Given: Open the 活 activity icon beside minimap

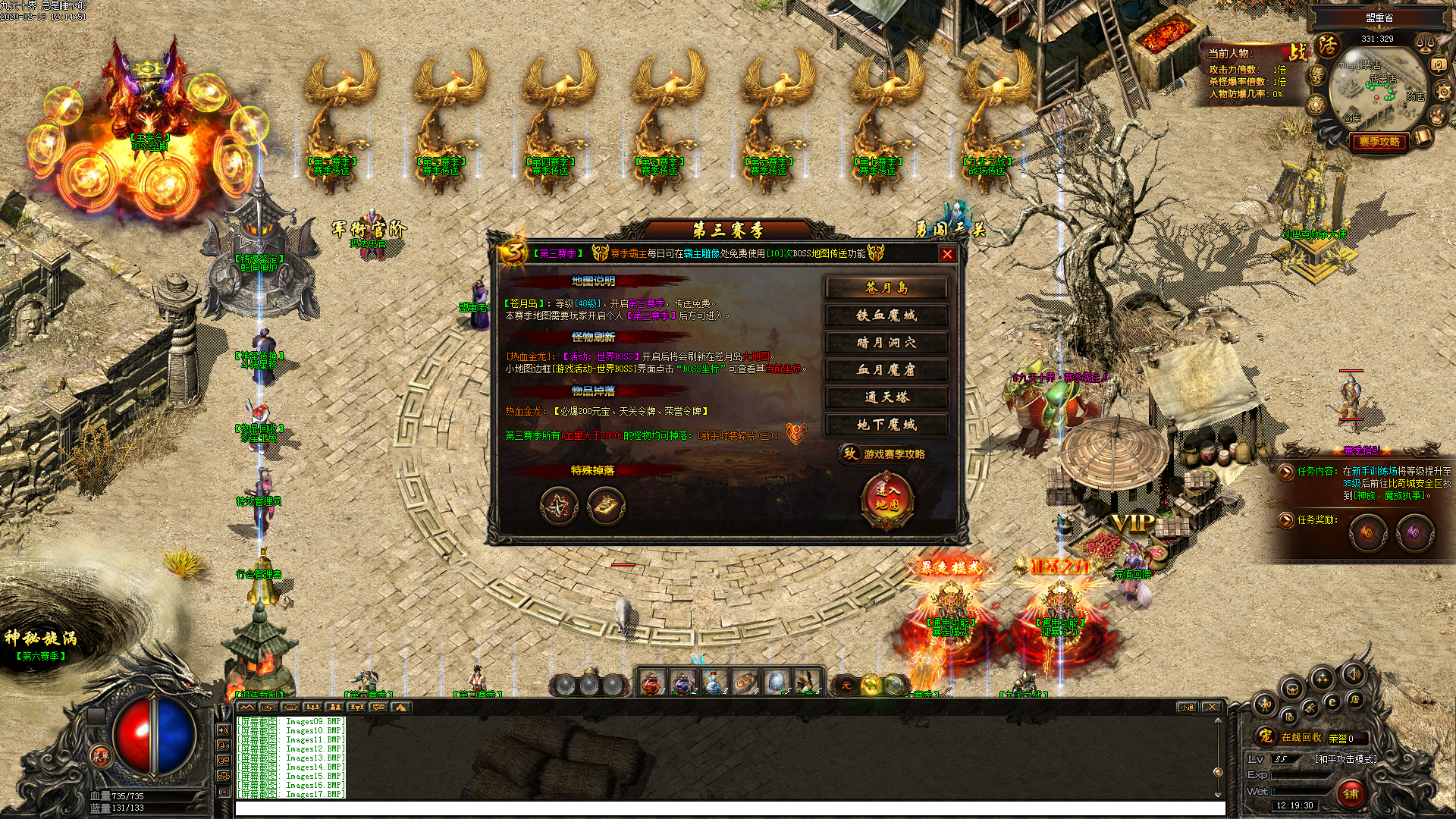Looking at the screenshot, I should [1328, 46].
